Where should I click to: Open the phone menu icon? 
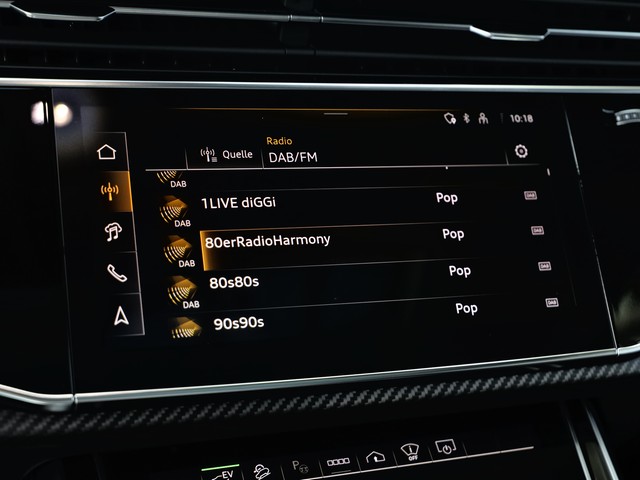point(117,273)
